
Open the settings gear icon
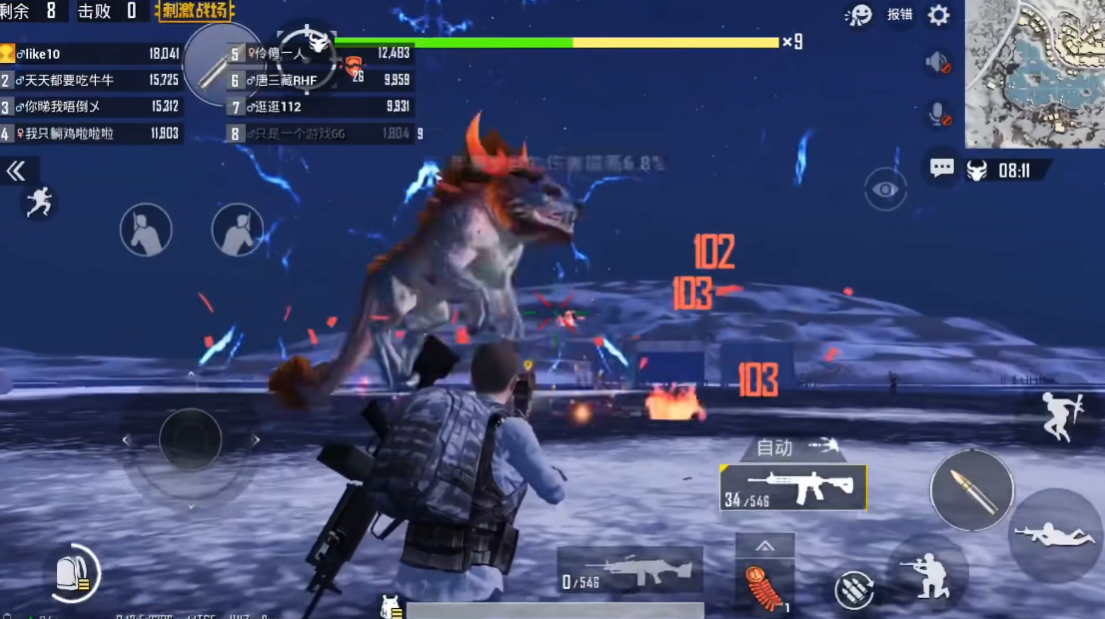tap(938, 15)
